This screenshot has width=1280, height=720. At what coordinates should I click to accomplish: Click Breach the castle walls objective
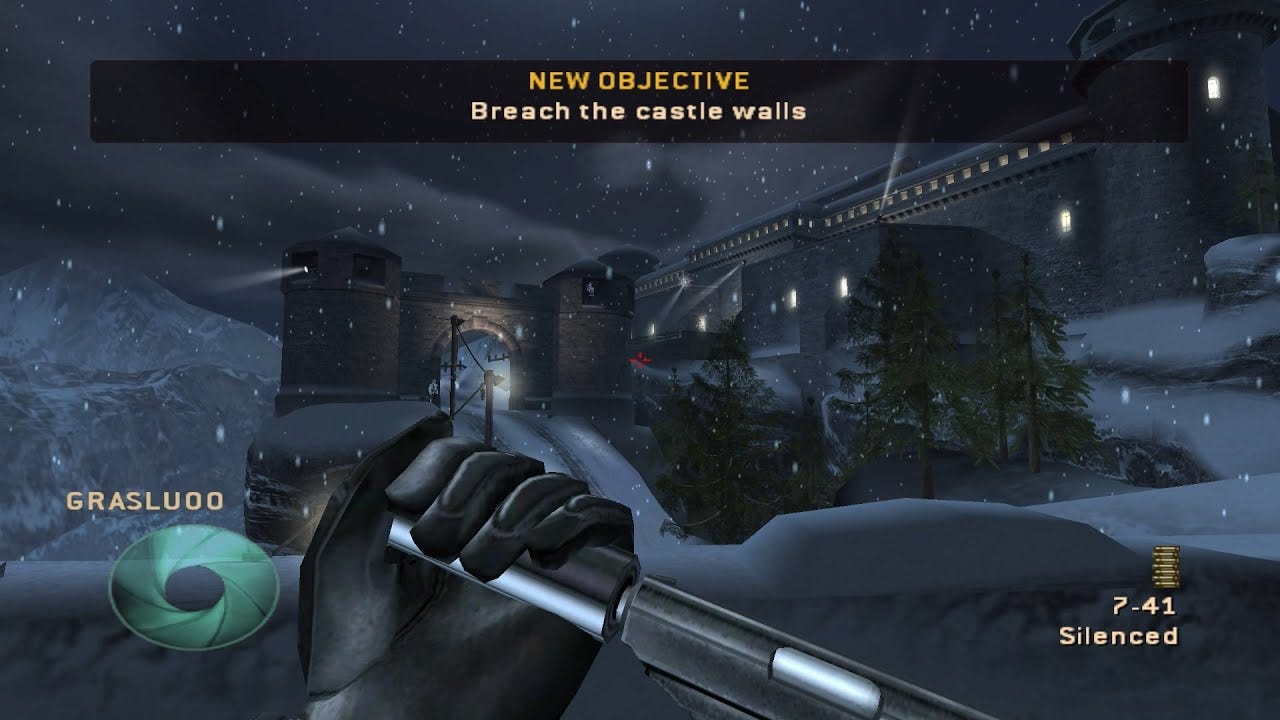pyautogui.click(x=640, y=112)
